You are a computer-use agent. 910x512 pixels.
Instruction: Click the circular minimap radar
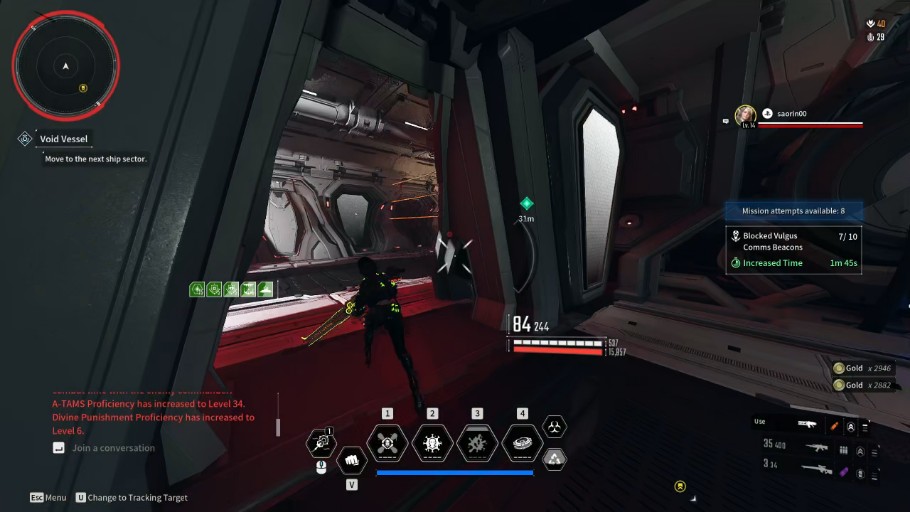pos(65,64)
